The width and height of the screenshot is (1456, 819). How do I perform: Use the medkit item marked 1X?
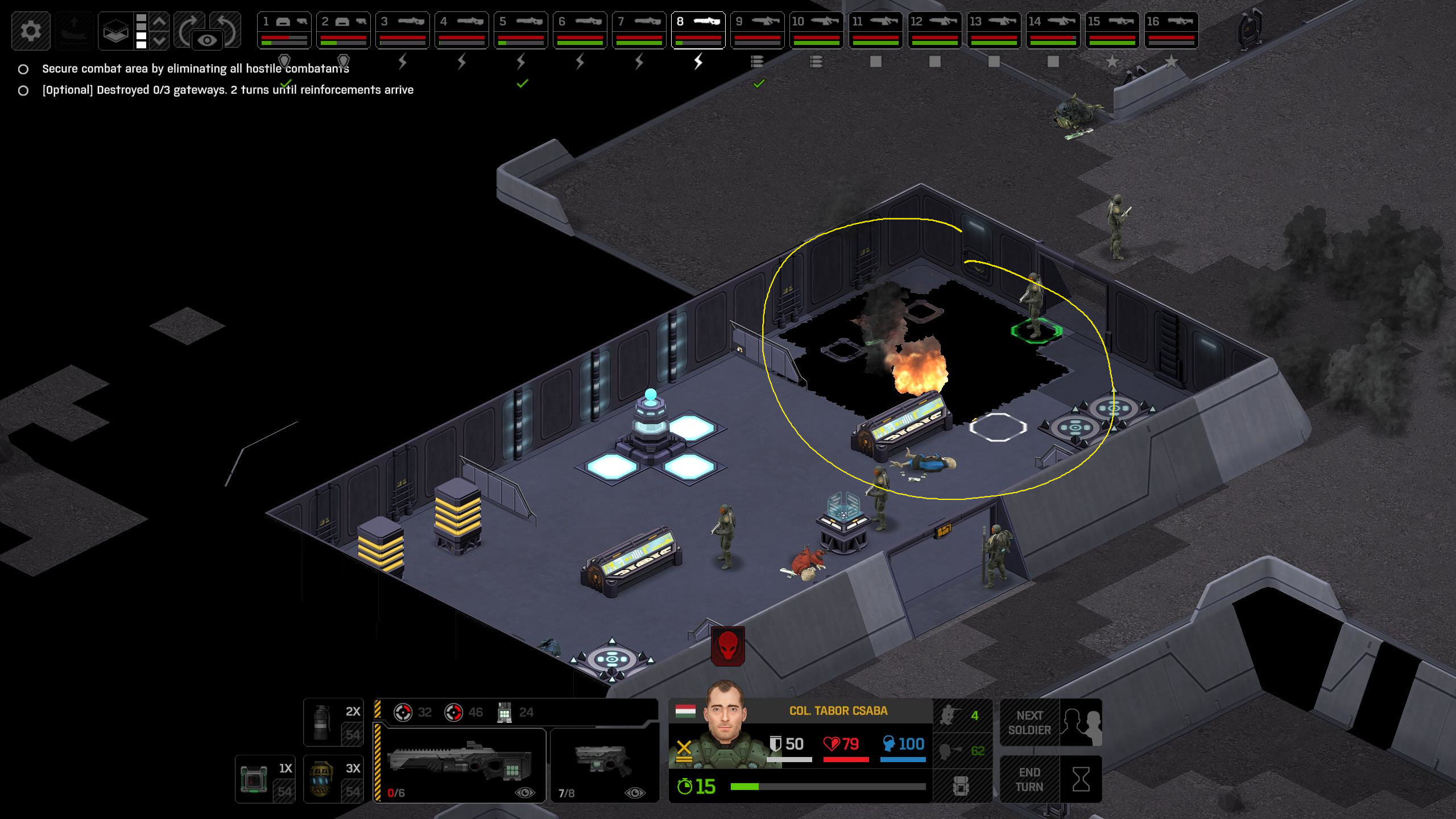pyautogui.click(x=265, y=779)
